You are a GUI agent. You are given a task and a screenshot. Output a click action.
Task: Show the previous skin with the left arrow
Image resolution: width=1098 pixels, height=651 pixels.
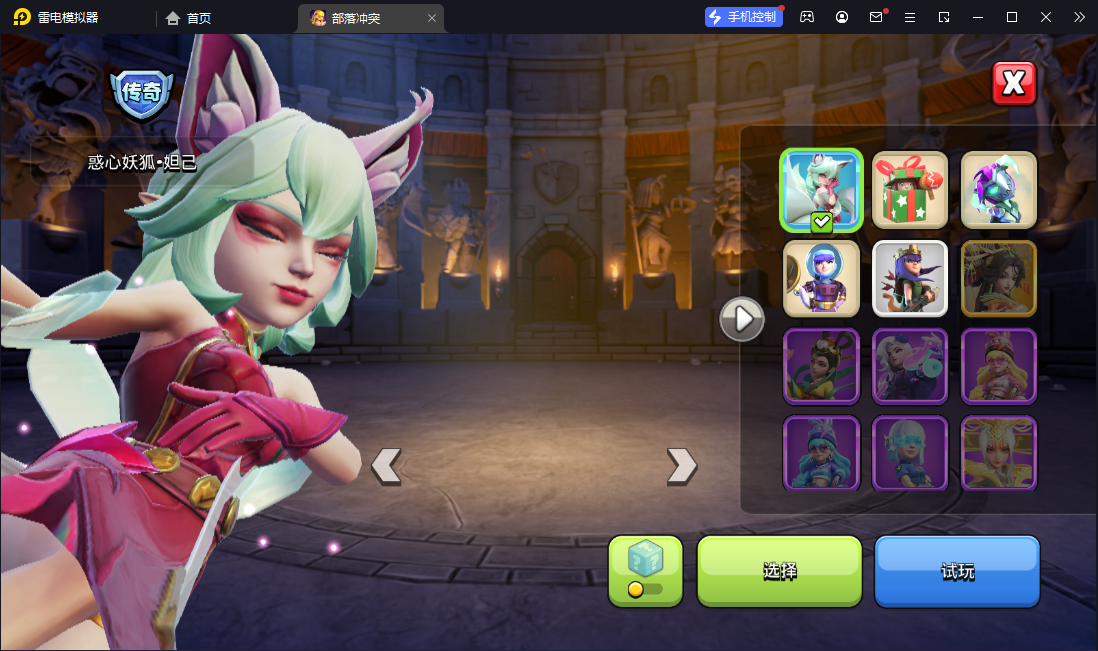pos(386,465)
